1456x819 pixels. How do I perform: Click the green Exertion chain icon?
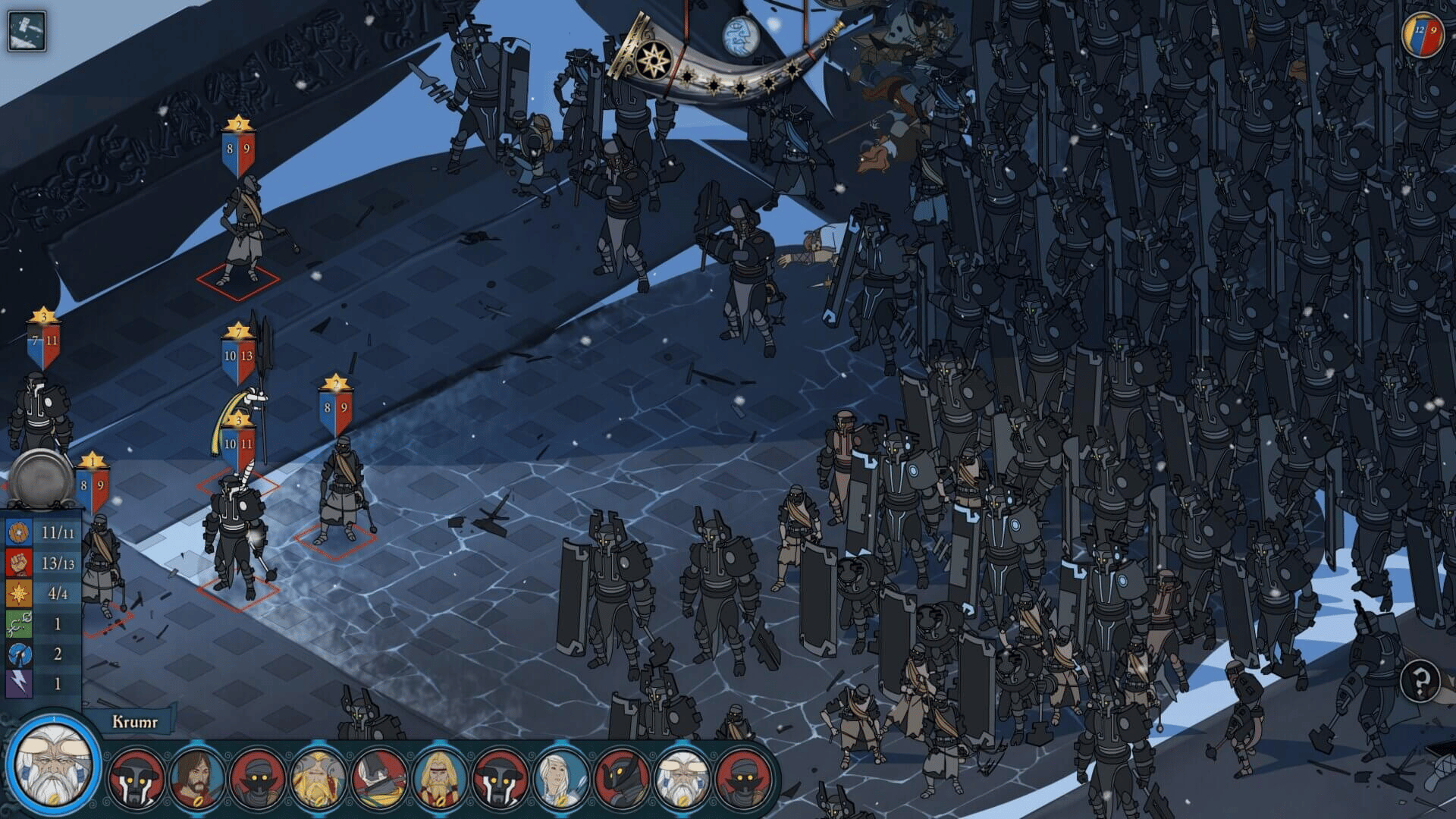(19, 623)
